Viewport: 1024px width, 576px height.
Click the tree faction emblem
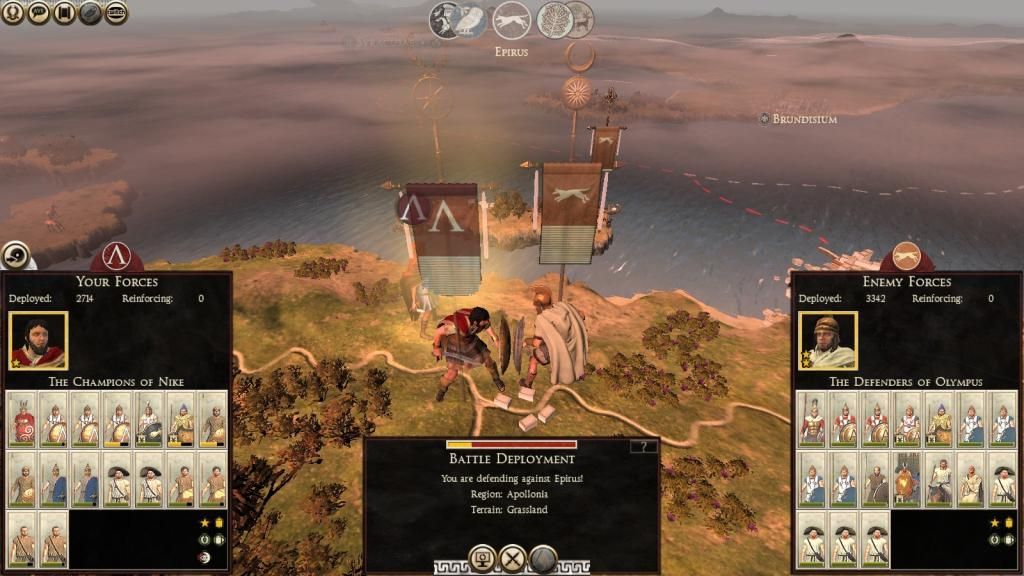554,19
